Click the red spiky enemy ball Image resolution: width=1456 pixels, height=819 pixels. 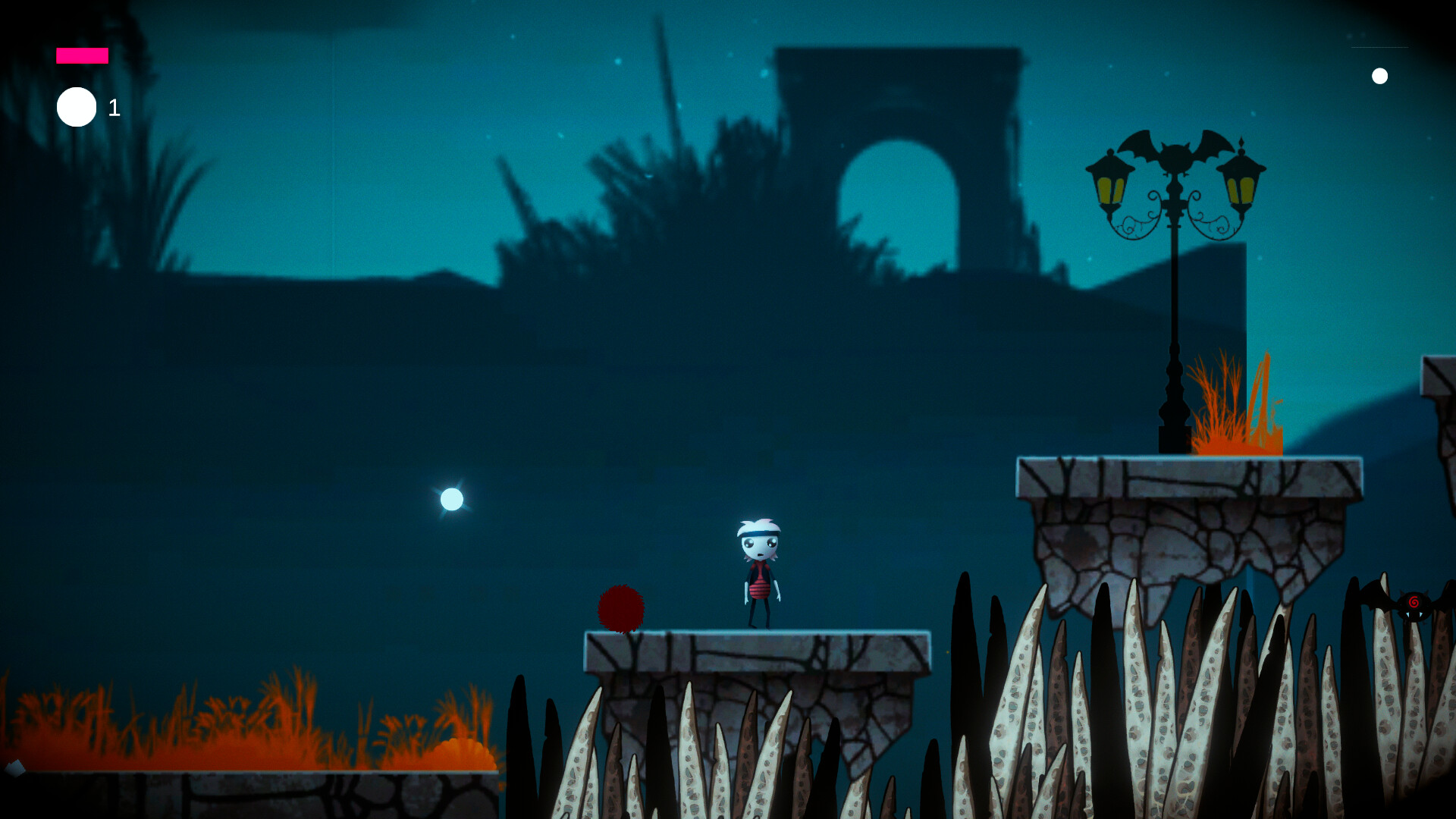click(x=622, y=609)
